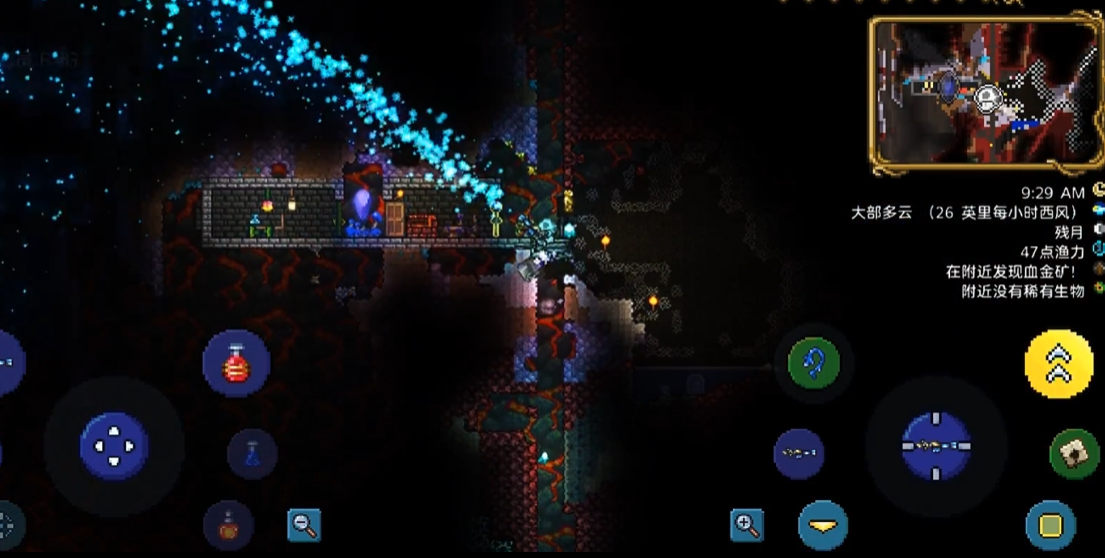Select the small weapon quick-use button

click(798, 454)
